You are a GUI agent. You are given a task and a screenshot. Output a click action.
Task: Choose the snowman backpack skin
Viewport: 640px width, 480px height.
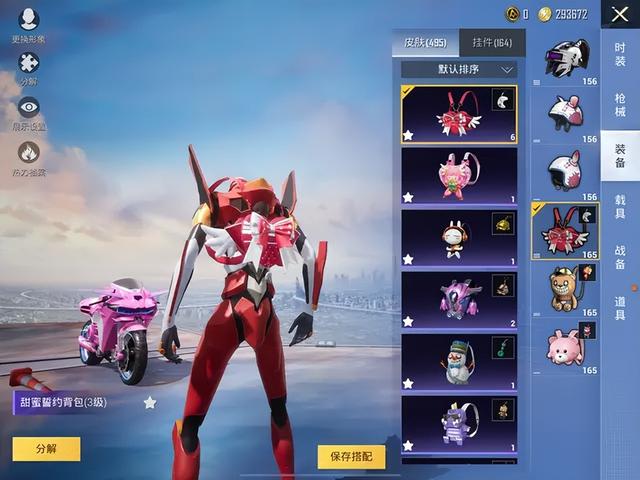[459, 362]
